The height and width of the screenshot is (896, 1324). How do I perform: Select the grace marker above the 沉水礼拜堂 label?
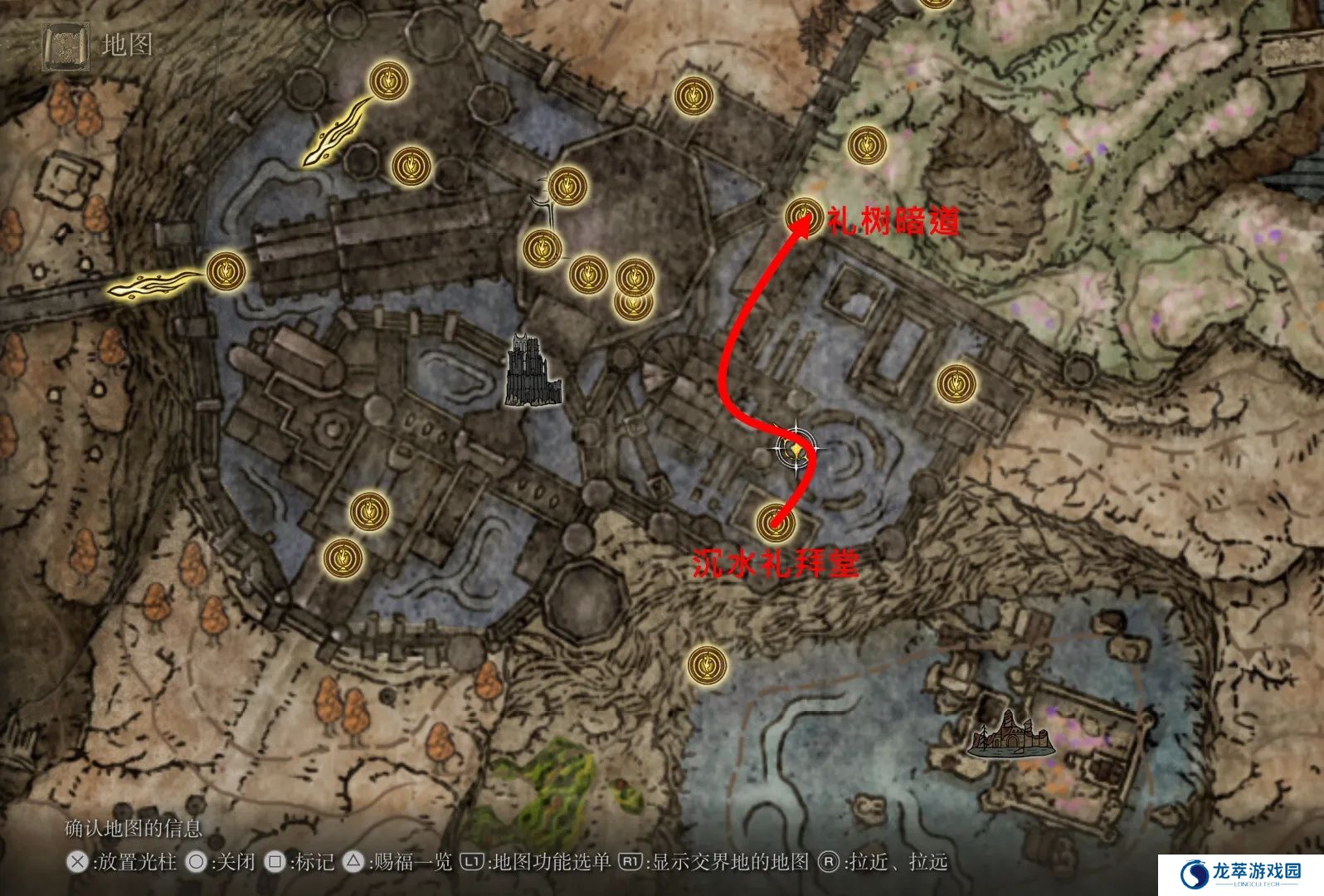click(x=776, y=522)
